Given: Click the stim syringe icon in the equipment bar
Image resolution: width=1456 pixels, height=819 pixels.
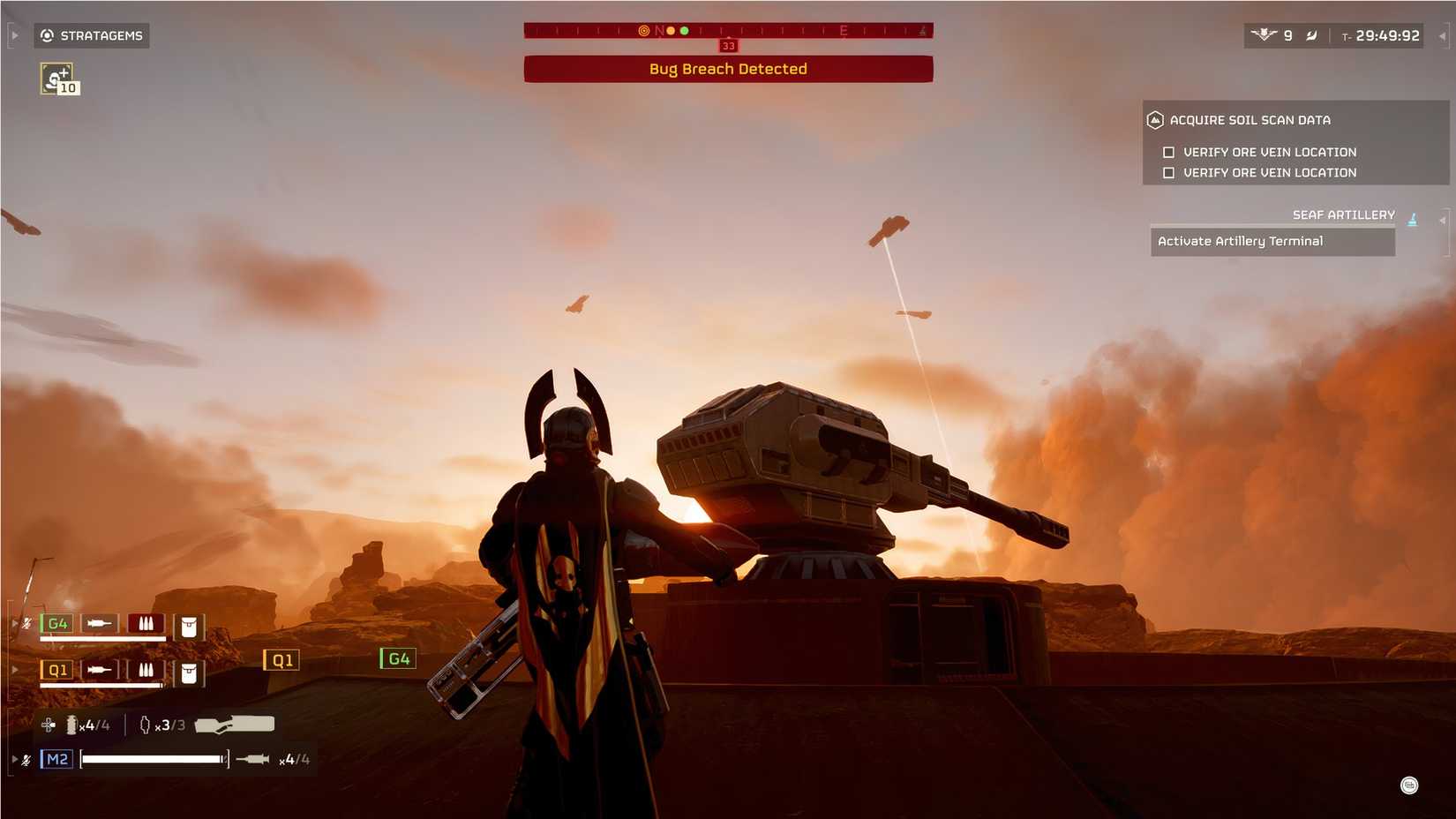Looking at the screenshot, I should click(x=71, y=724).
